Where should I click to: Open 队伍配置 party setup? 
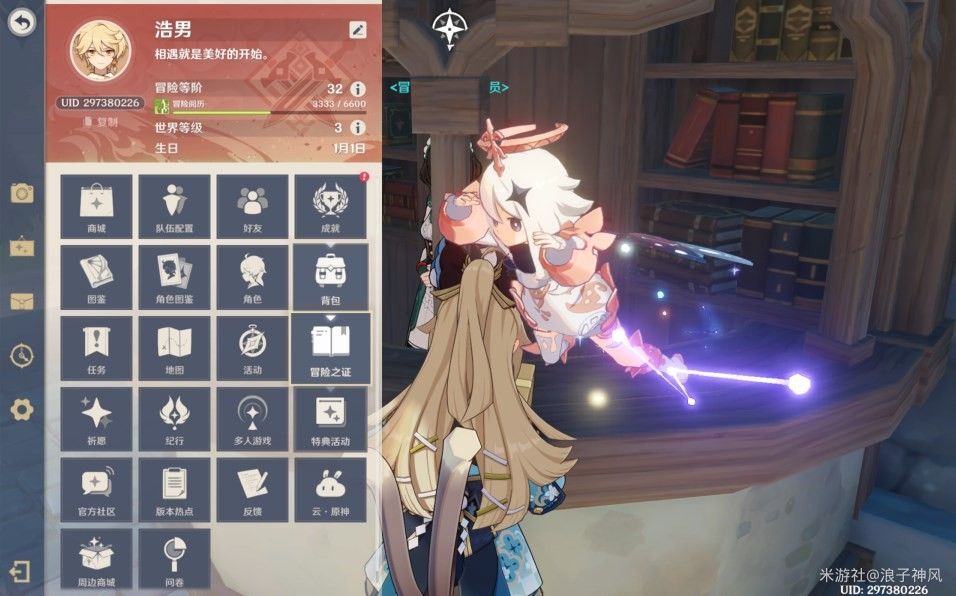174,206
